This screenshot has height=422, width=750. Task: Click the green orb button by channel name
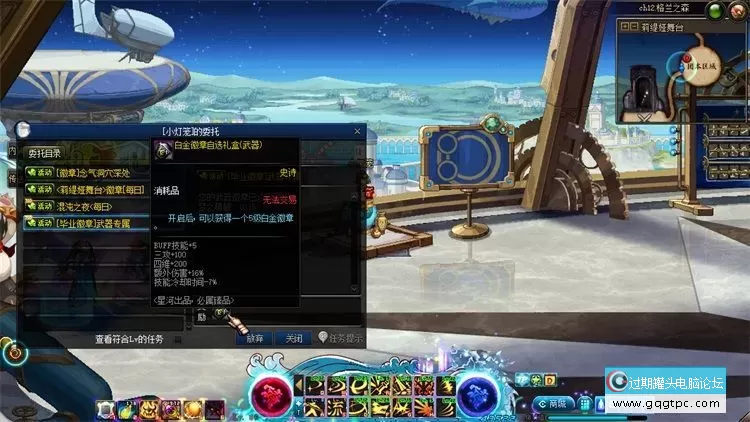[x=714, y=9]
